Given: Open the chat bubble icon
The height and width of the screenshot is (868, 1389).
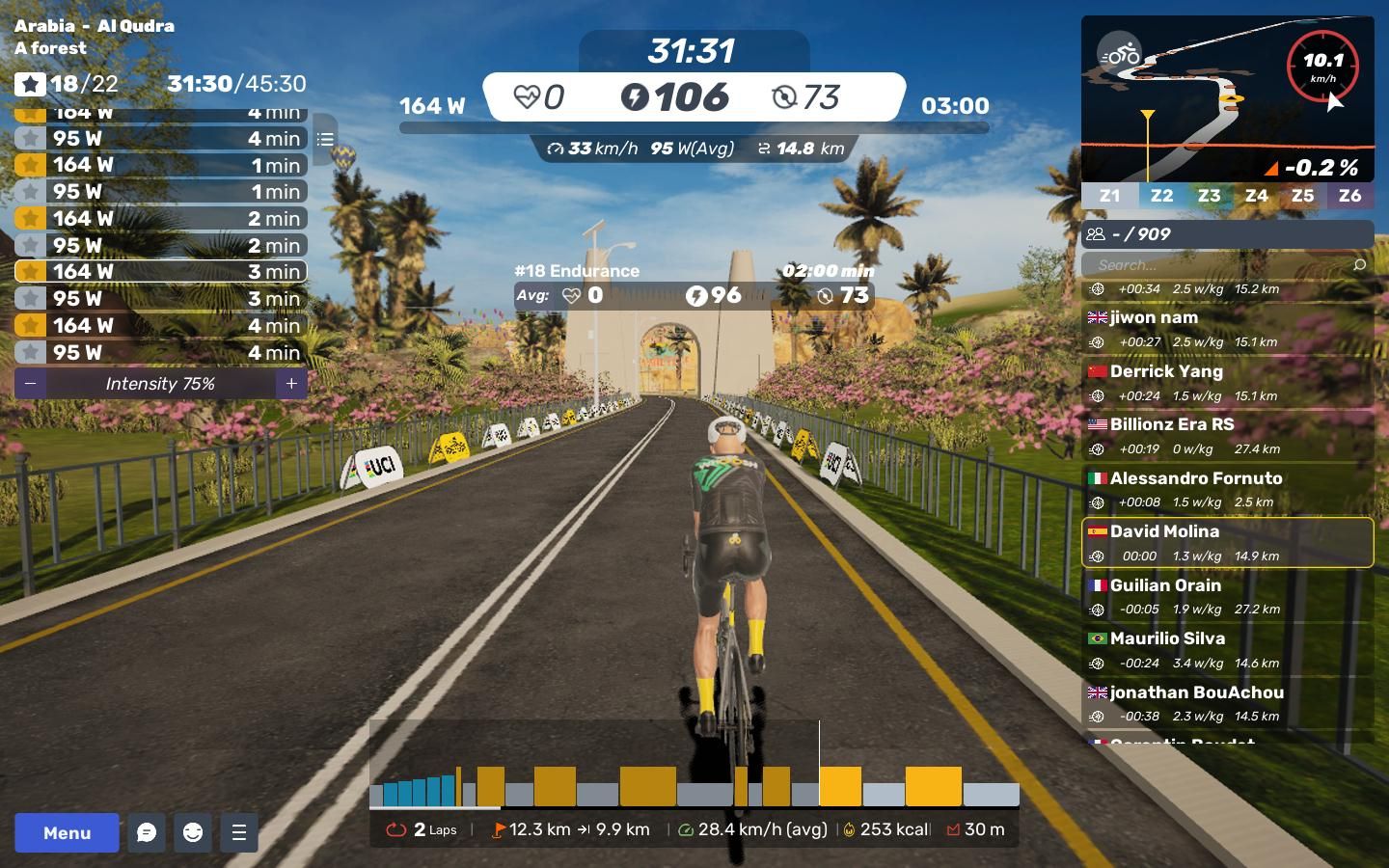Looking at the screenshot, I should click(147, 832).
